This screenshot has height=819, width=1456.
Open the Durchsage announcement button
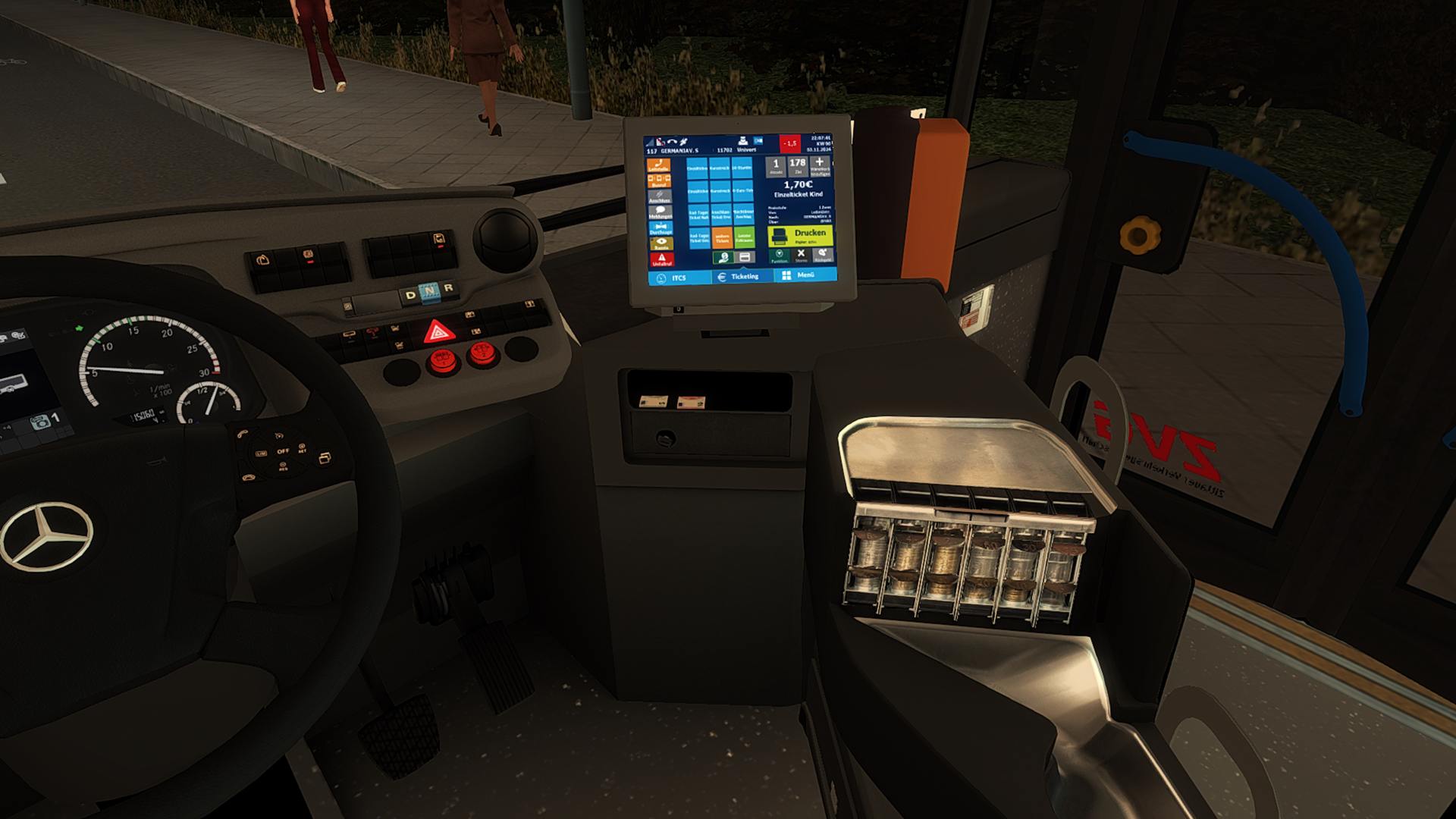[661, 228]
